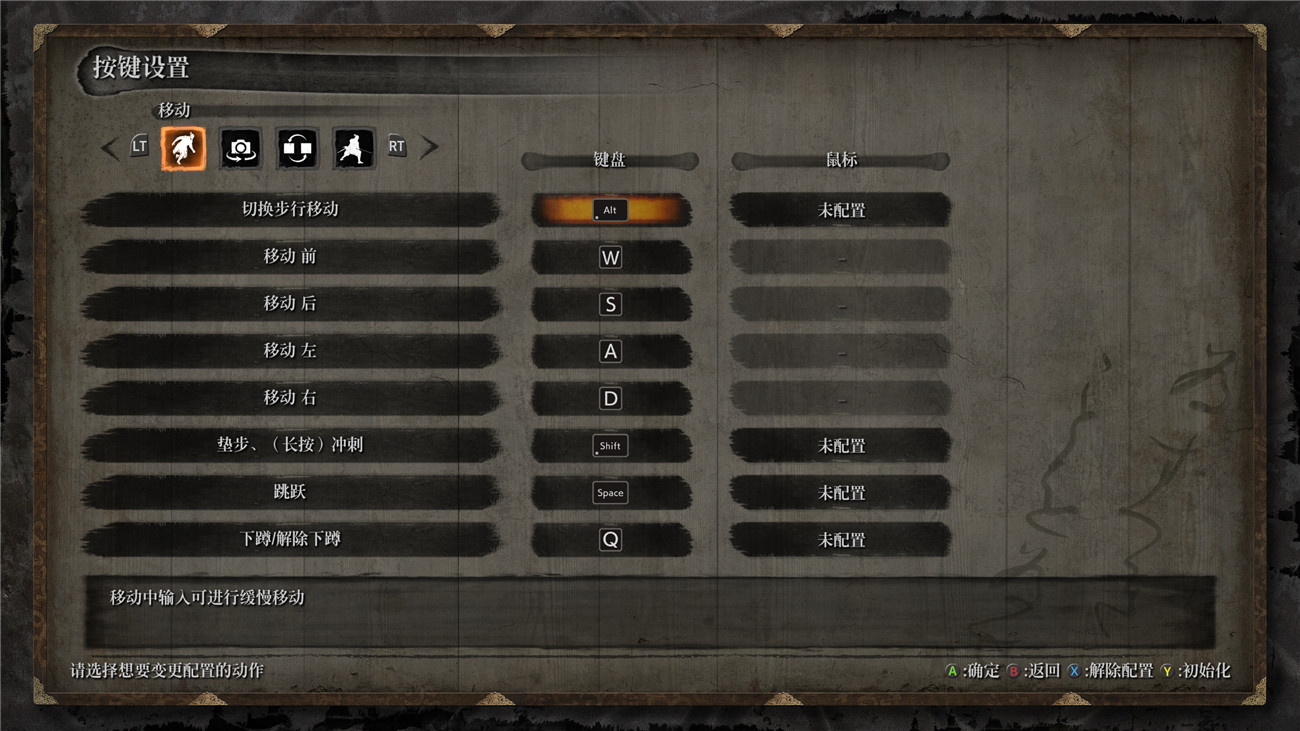Open the tab with the swap arrows icon
Viewport: 1300px width, 731px height.
[x=297, y=148]
